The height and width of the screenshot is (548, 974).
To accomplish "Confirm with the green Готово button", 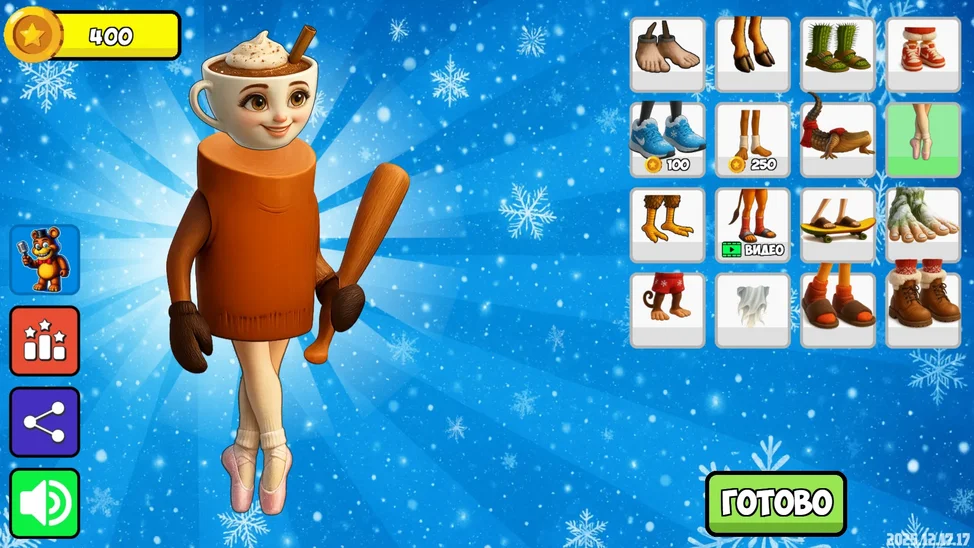I will [x=775, y=503].
